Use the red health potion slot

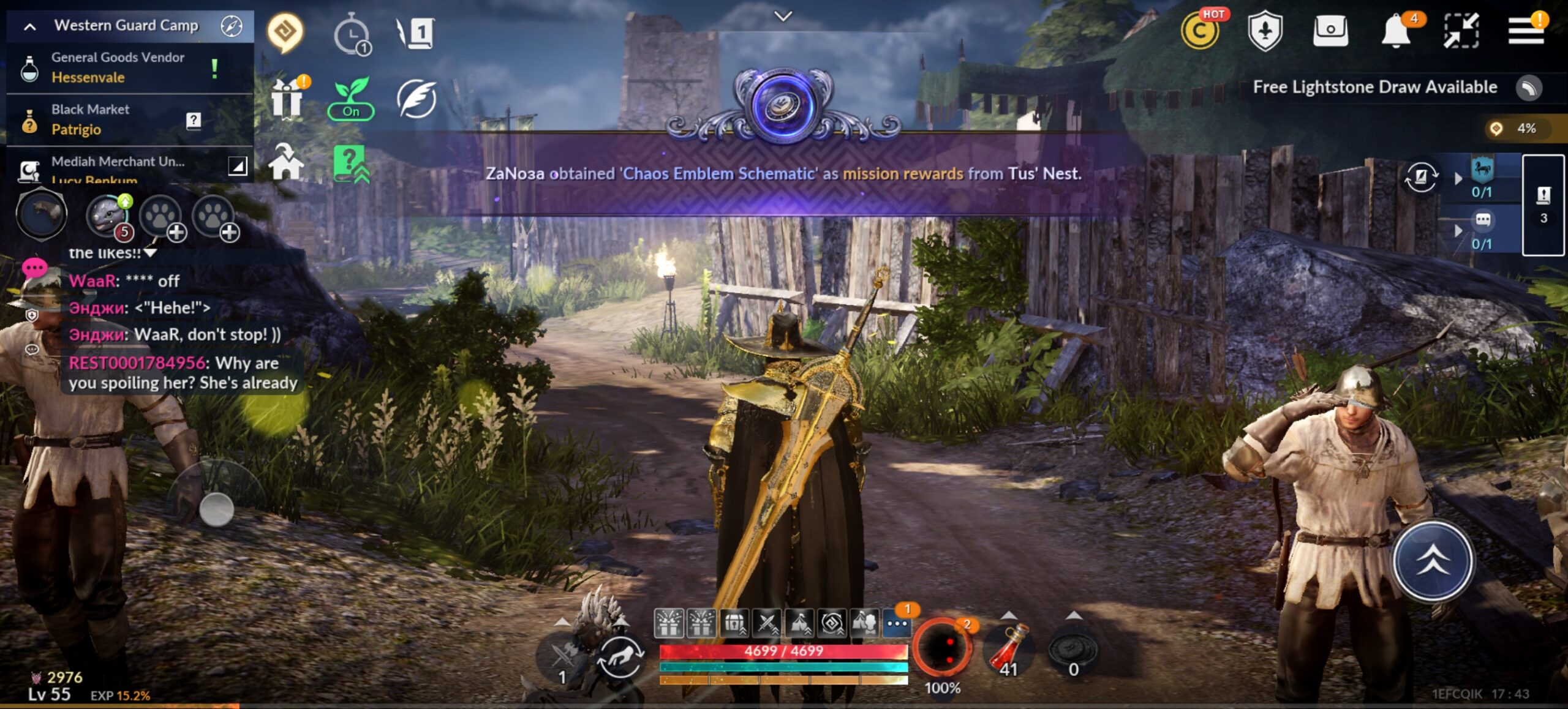1009,649
